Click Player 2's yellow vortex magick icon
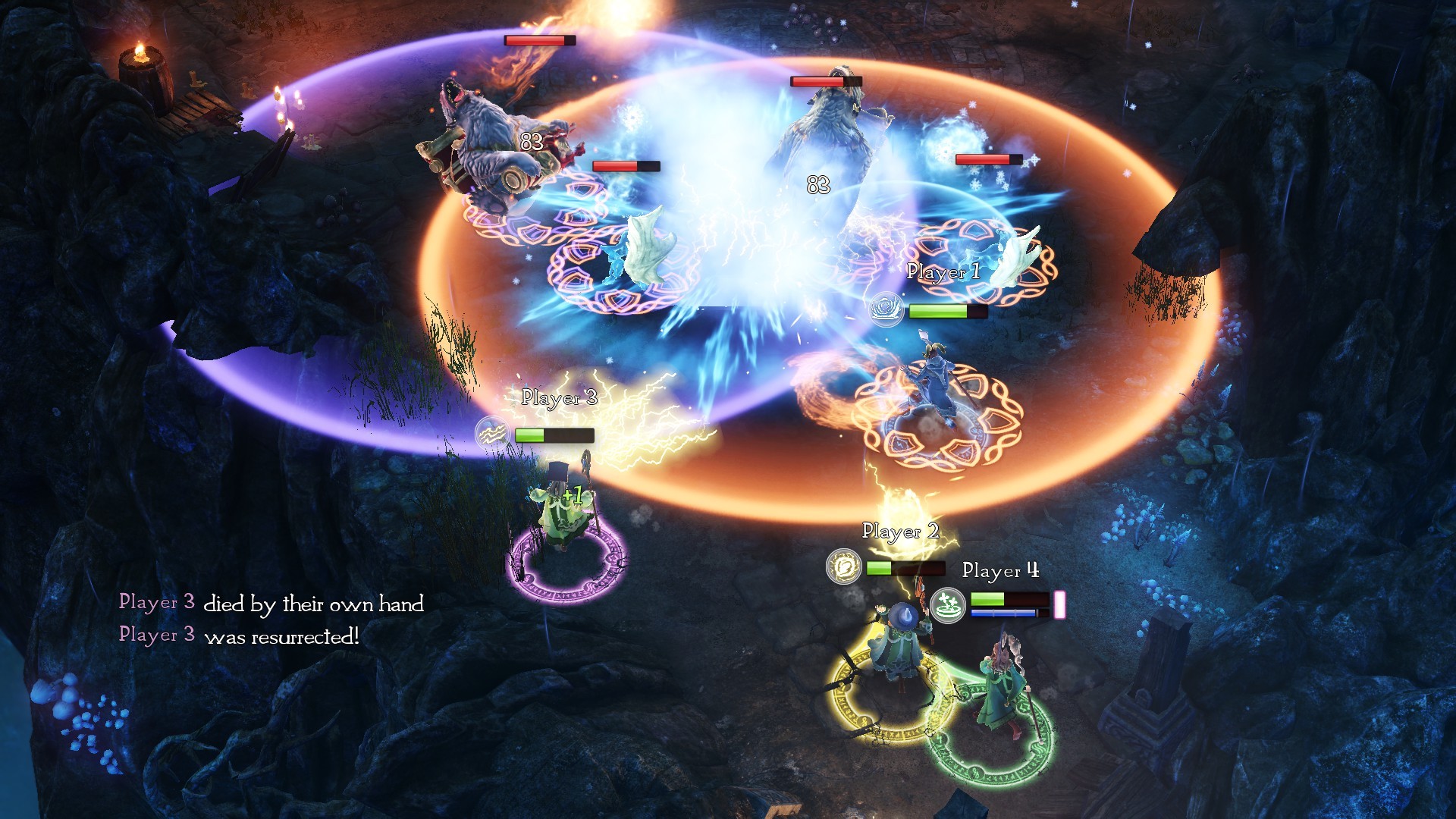The height and width of the screenshot is (819, 1456). (x=843, y=566)
